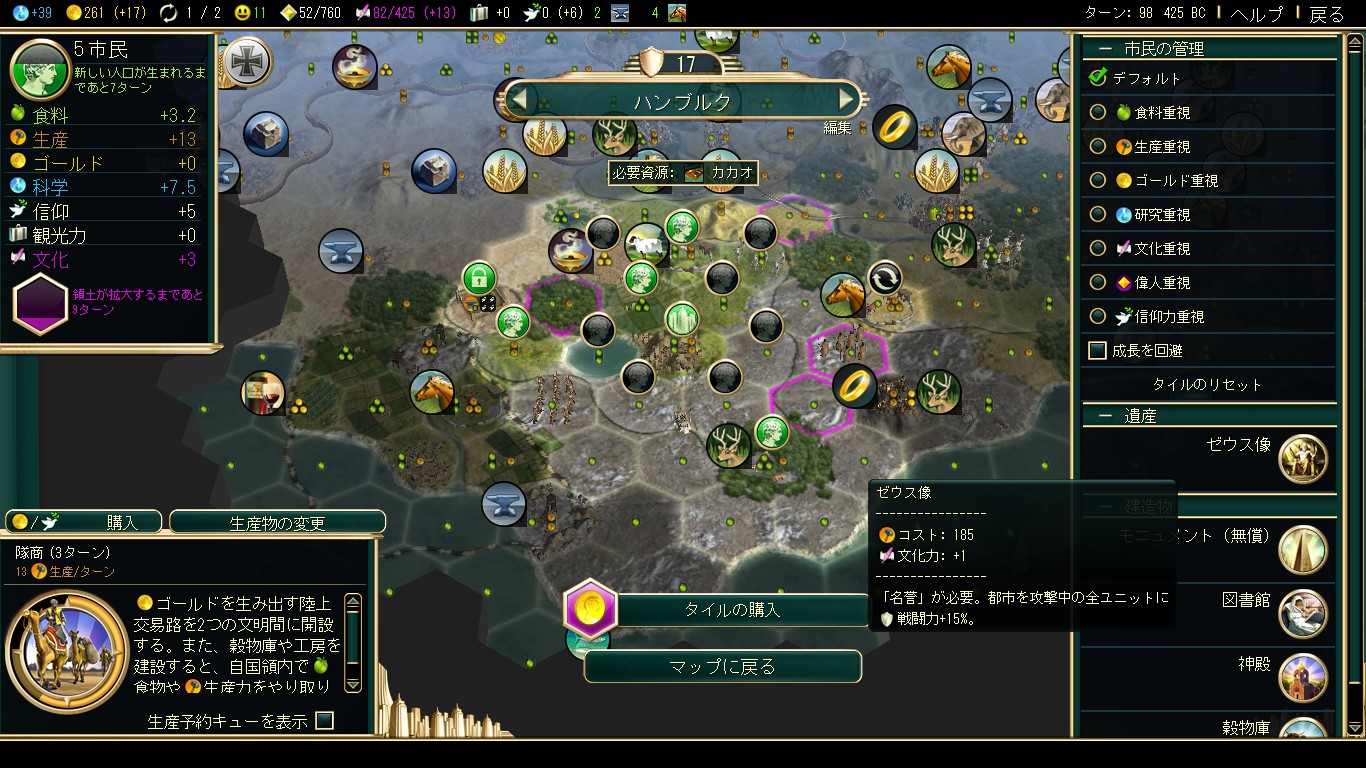Viewport: 1366px width, 768px height.
Task: Choose 食料重視 food focus
Action: [1098, 113]
